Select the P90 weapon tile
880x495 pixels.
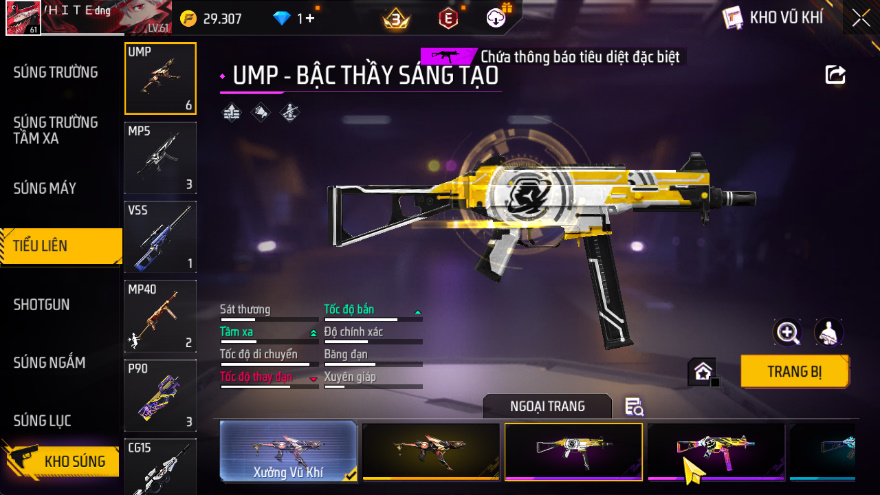pos(160,396)
